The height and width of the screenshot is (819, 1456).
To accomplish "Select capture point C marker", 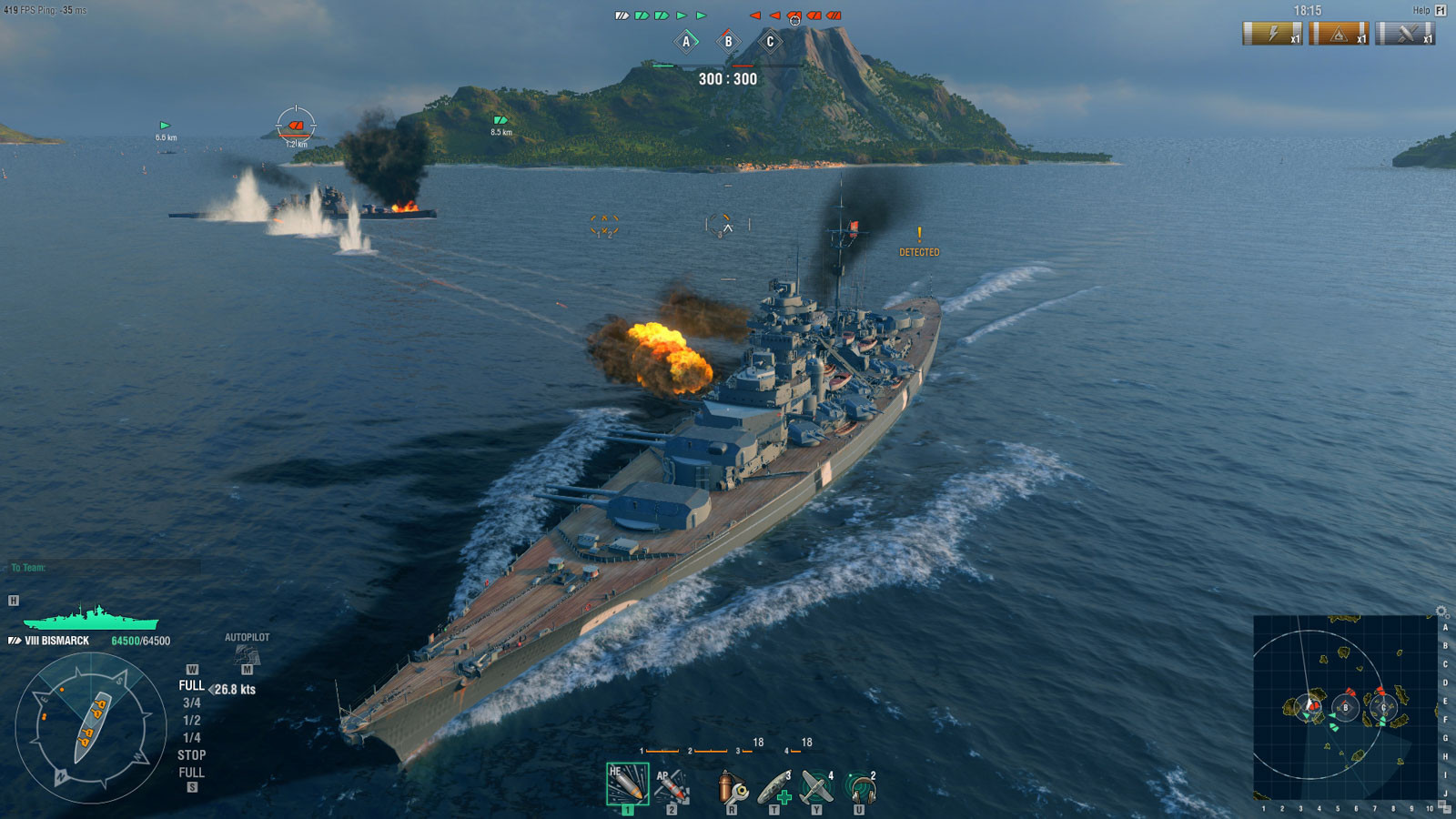I will 770,41.
